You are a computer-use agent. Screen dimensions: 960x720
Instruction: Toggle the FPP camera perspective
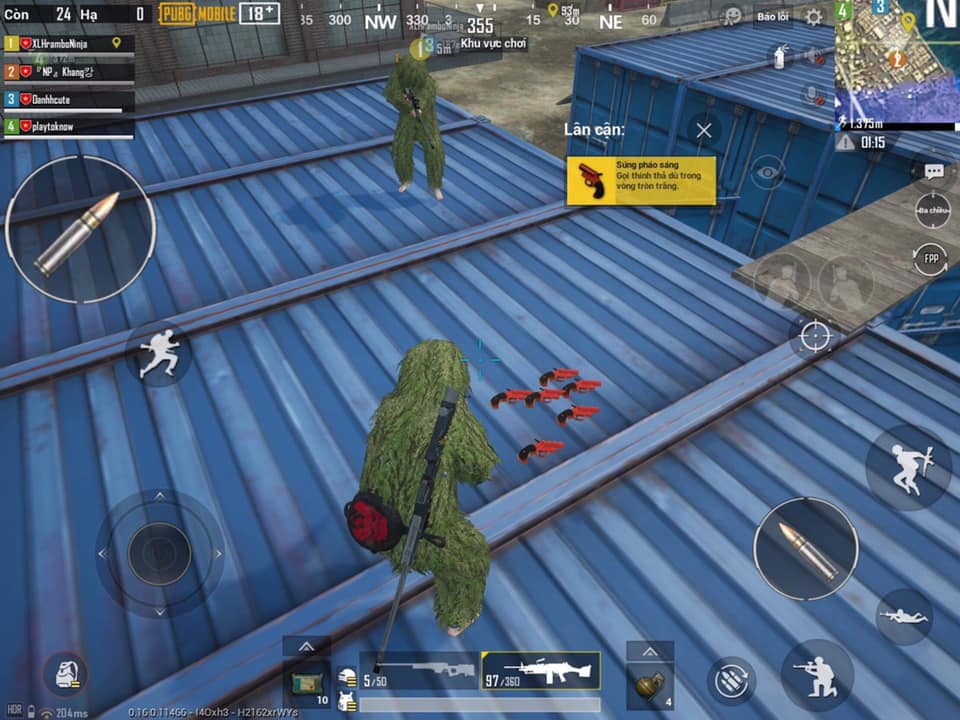click(x=930, y=259)
